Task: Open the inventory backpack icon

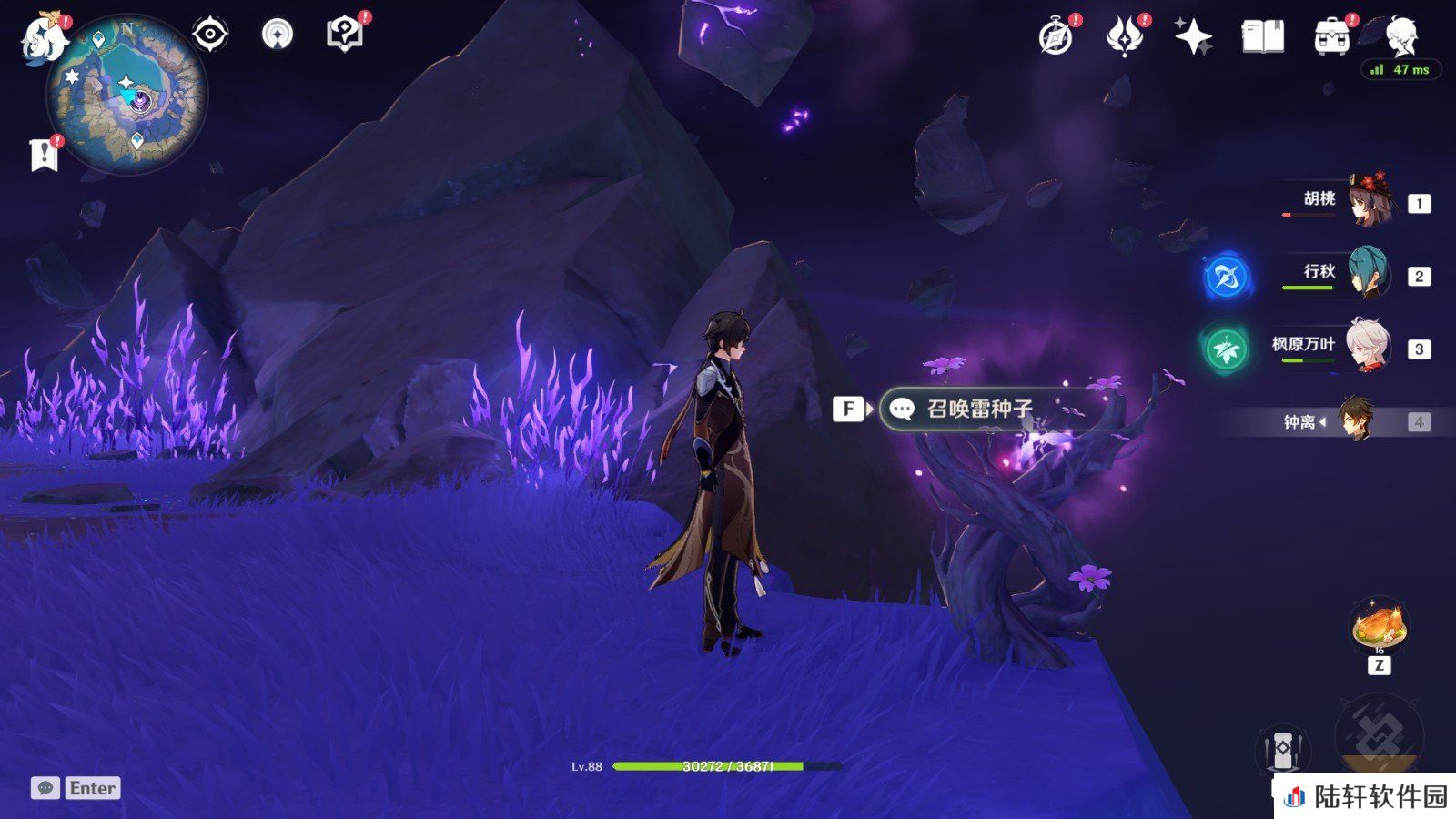Action: [1331, 37]
